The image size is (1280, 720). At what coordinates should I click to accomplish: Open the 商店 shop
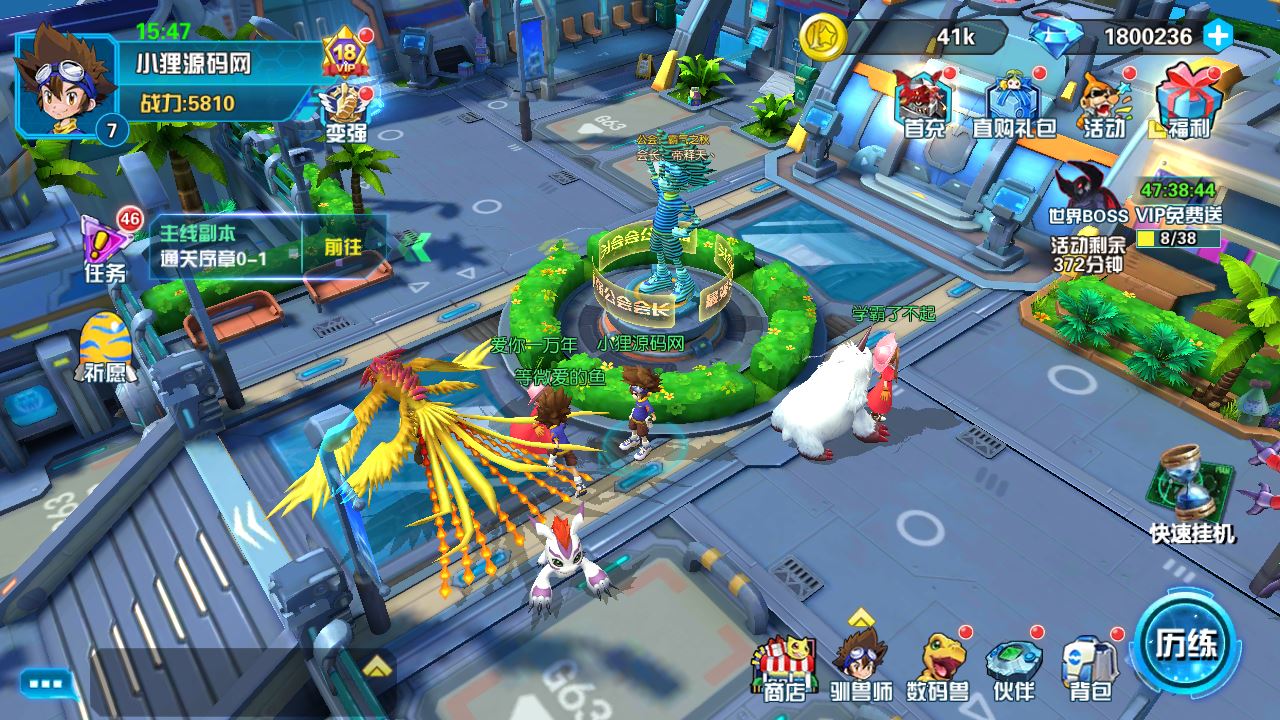click(x=783, y=668)
